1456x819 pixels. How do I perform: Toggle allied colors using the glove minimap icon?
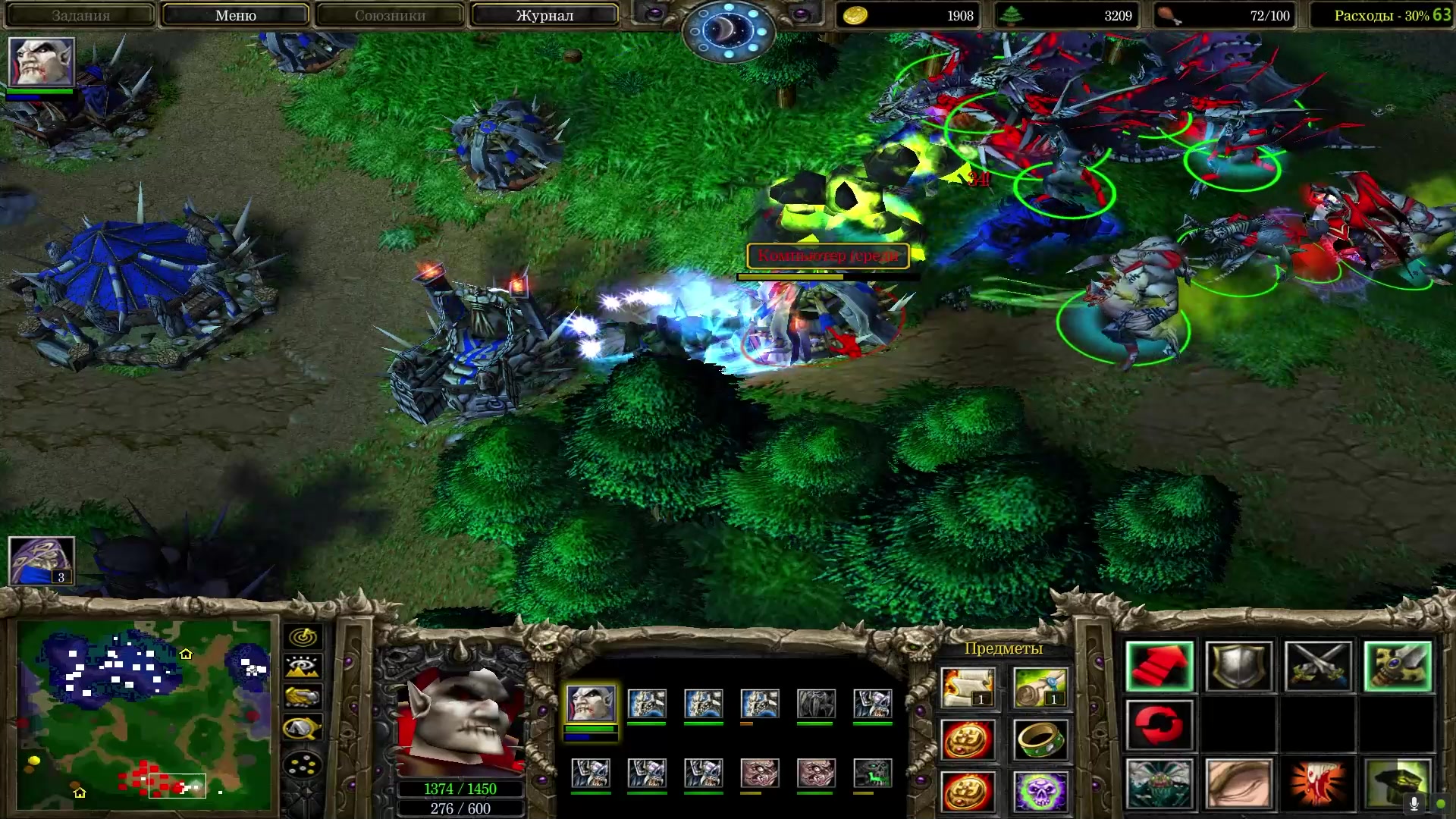303,697
